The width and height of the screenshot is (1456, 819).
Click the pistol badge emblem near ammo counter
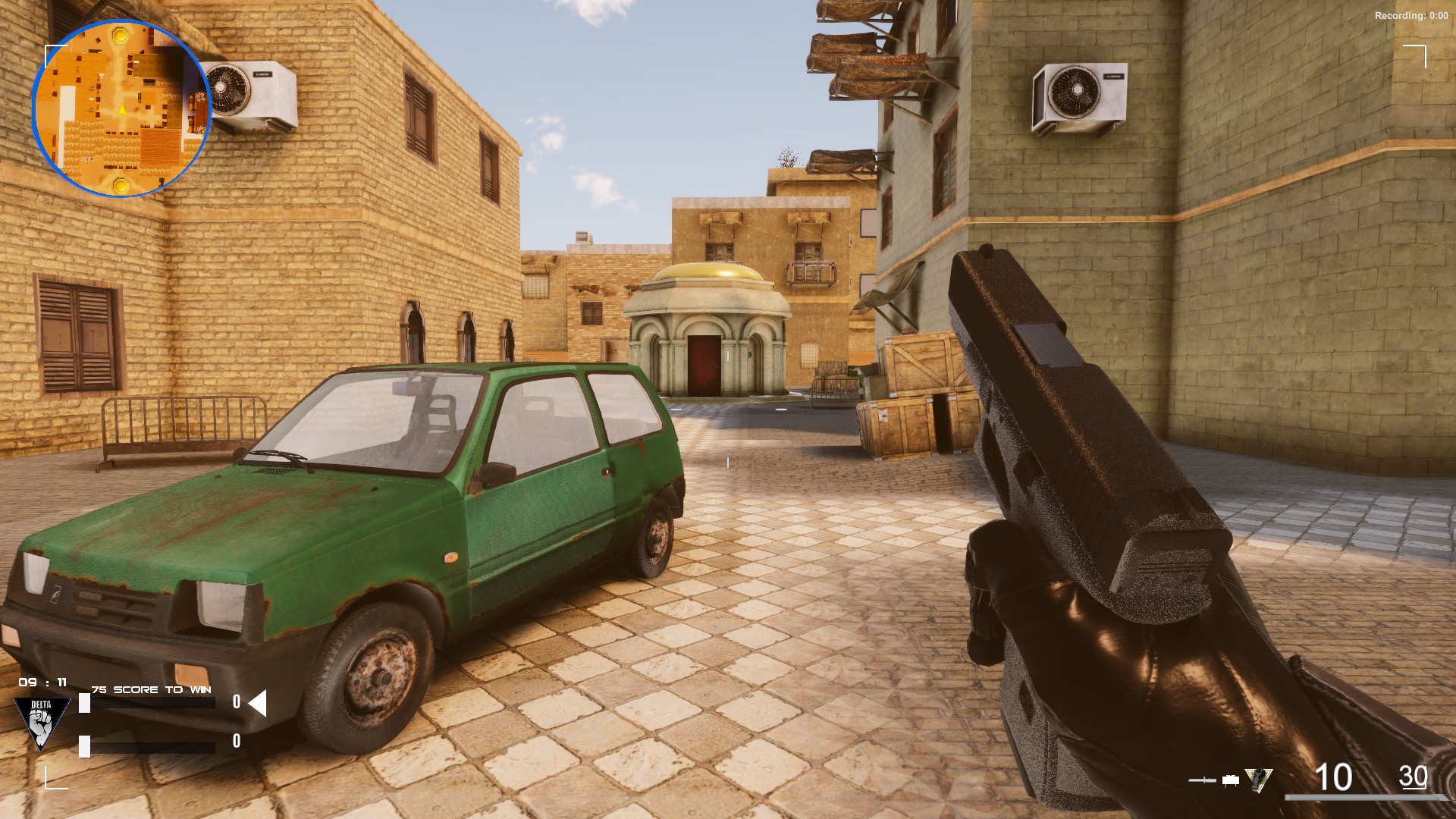[1257, 779]
